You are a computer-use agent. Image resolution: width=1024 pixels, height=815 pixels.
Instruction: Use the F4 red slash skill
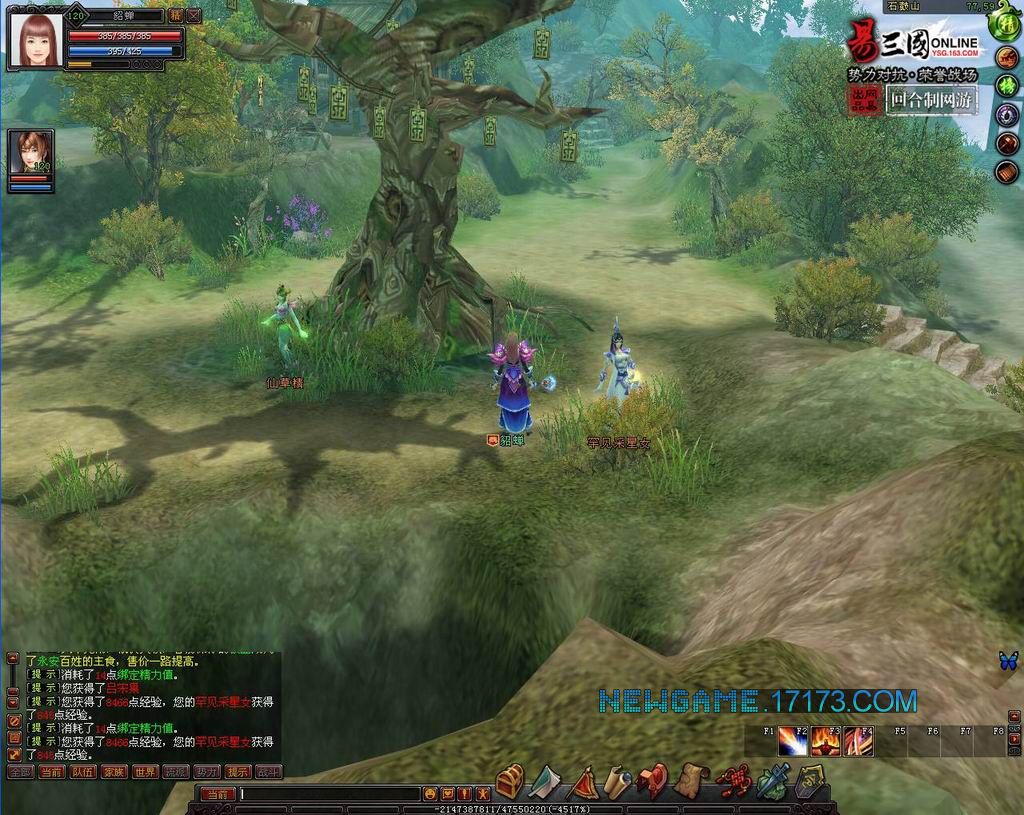pos(859,742)
